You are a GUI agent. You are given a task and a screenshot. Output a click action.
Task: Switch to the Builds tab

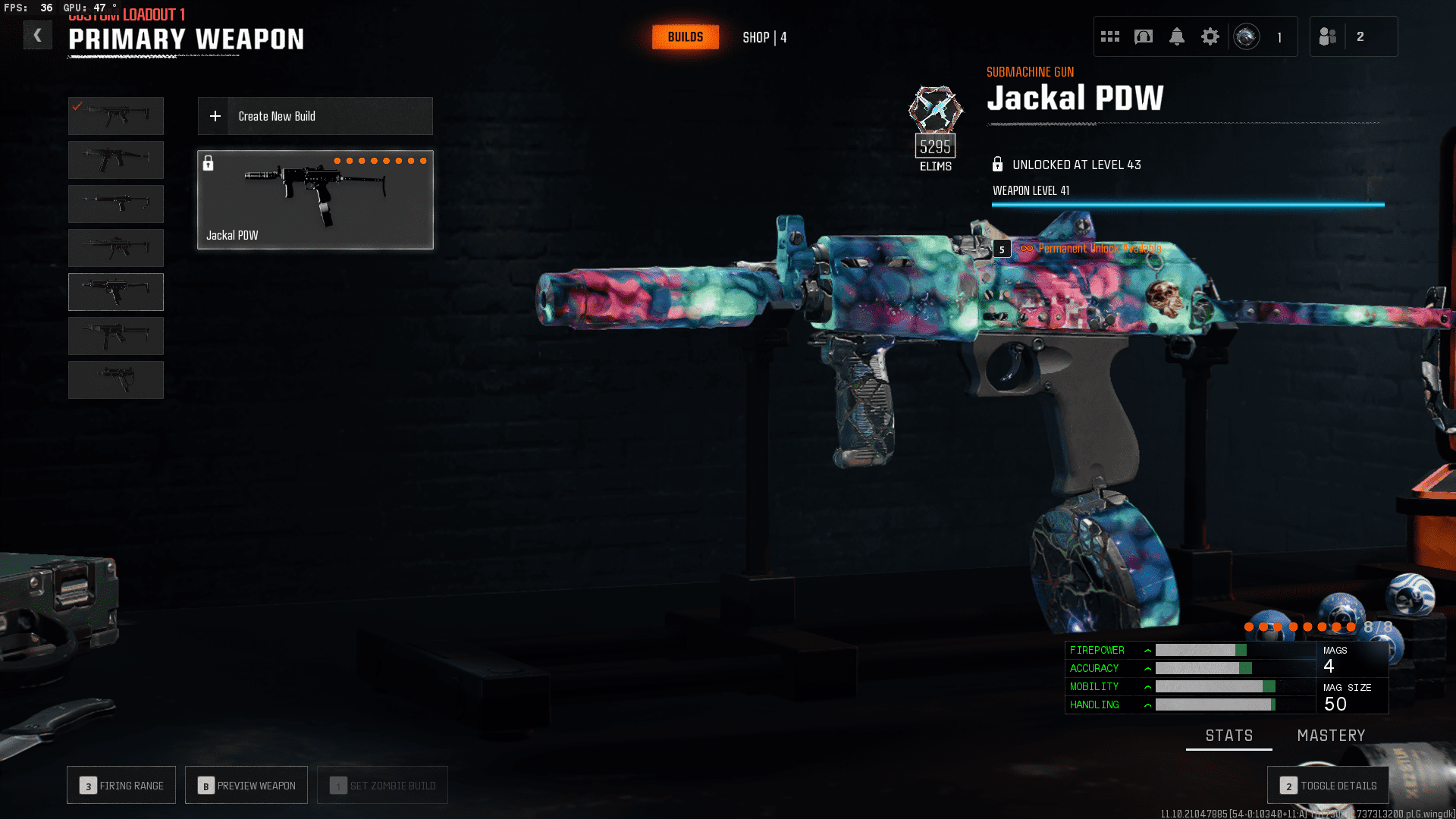[x=686, y=37]
